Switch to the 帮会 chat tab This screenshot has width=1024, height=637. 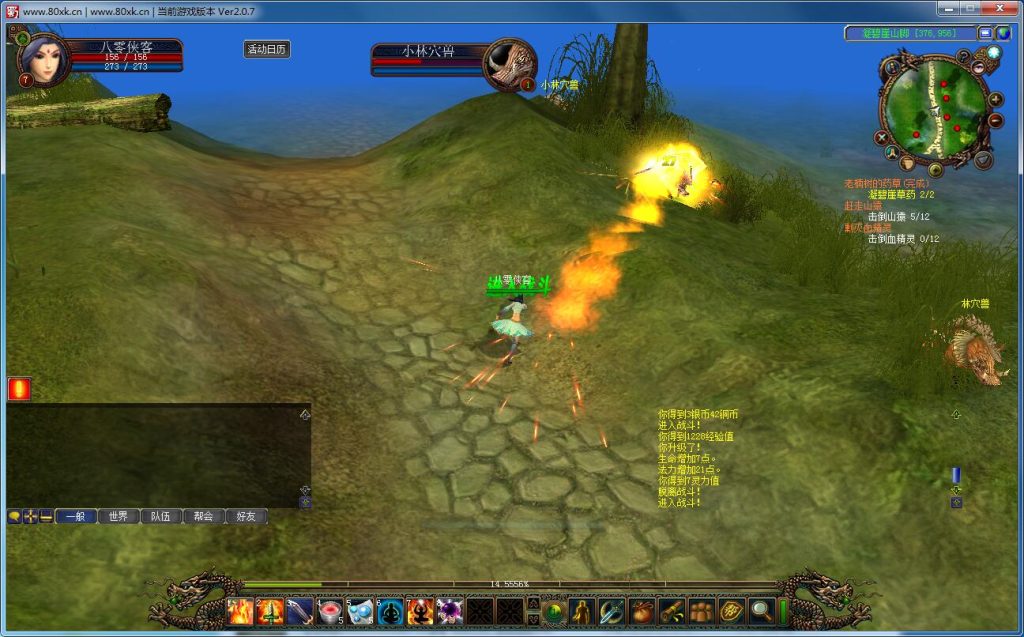(x=203, y=516)
